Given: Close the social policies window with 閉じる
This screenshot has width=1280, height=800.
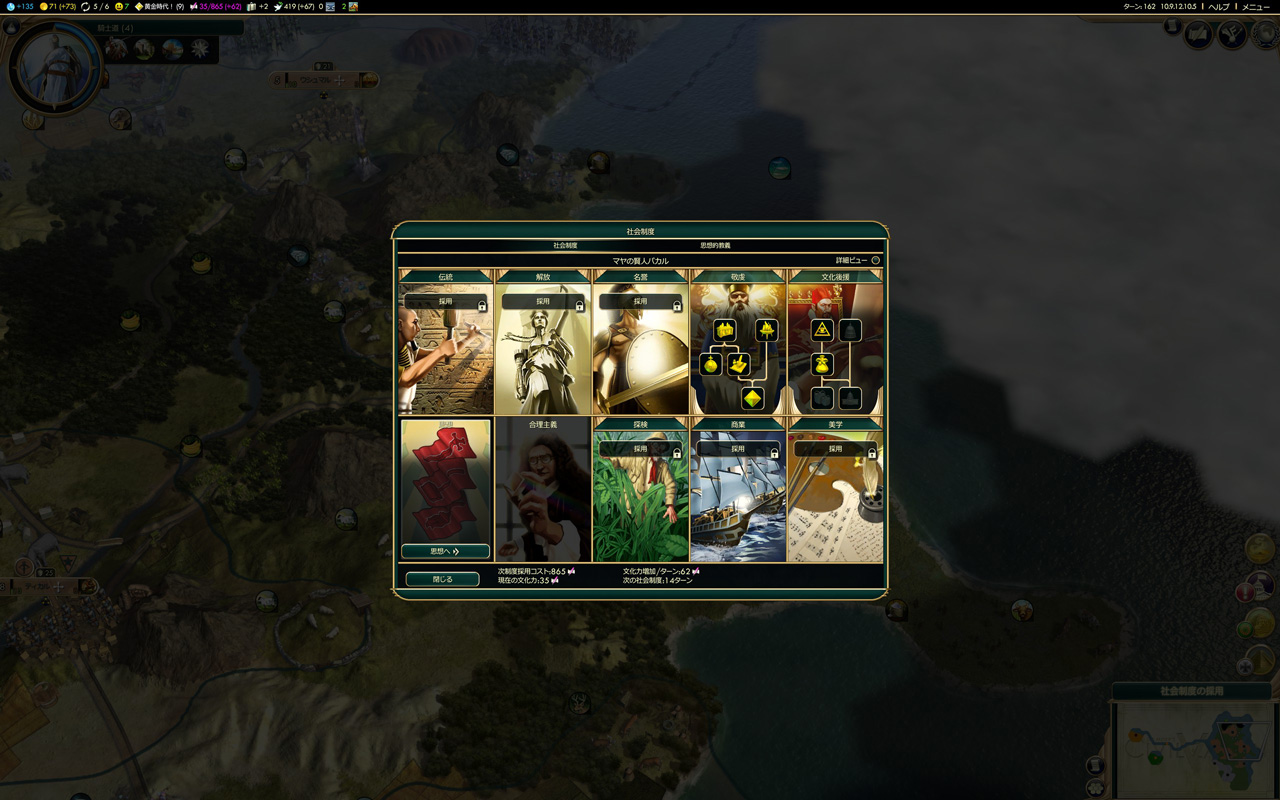Looking at the screenshot, I should [x=442, y=579].
